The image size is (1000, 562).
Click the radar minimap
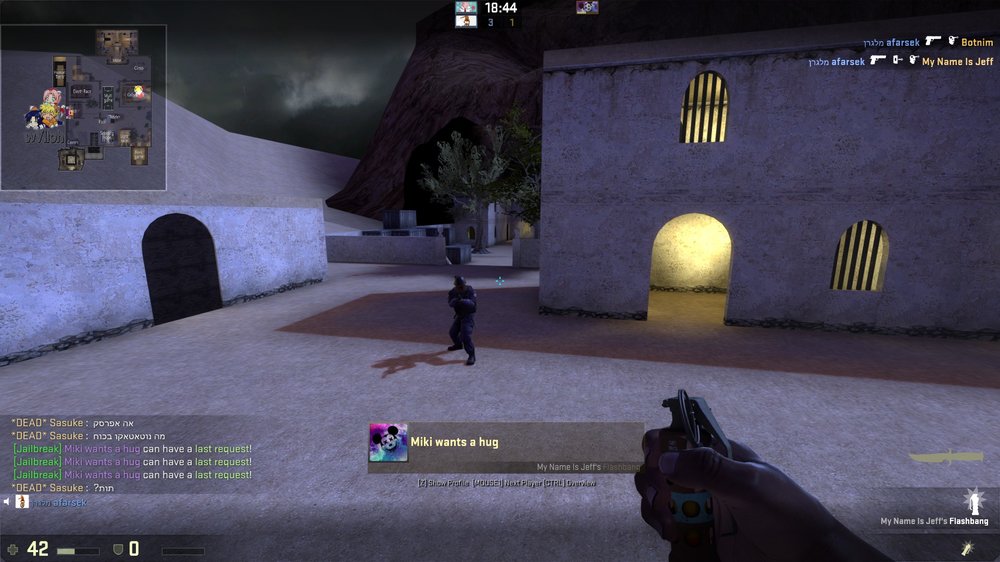[83, 108]
